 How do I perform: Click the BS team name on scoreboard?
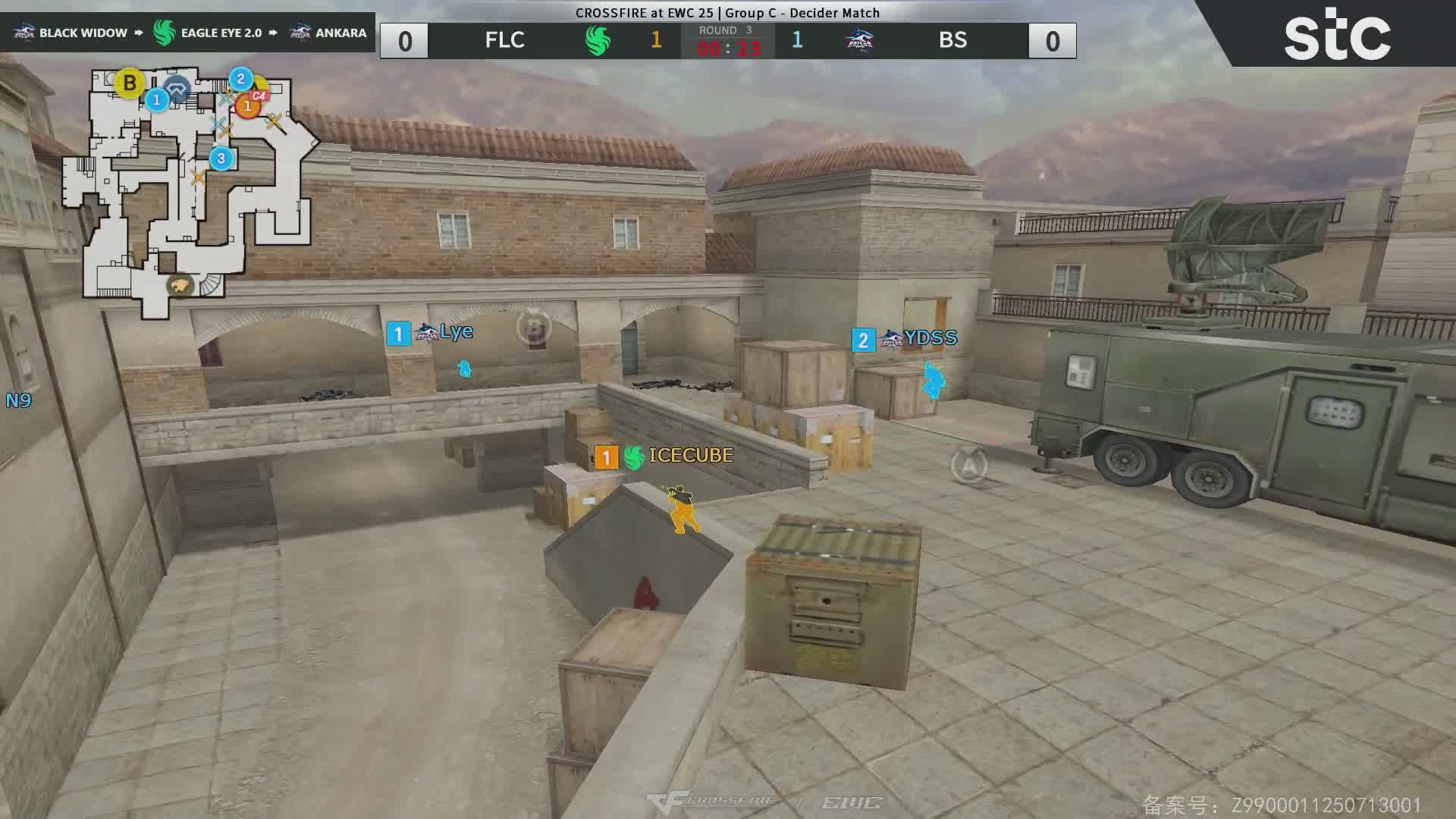click(x=952, y=40)
